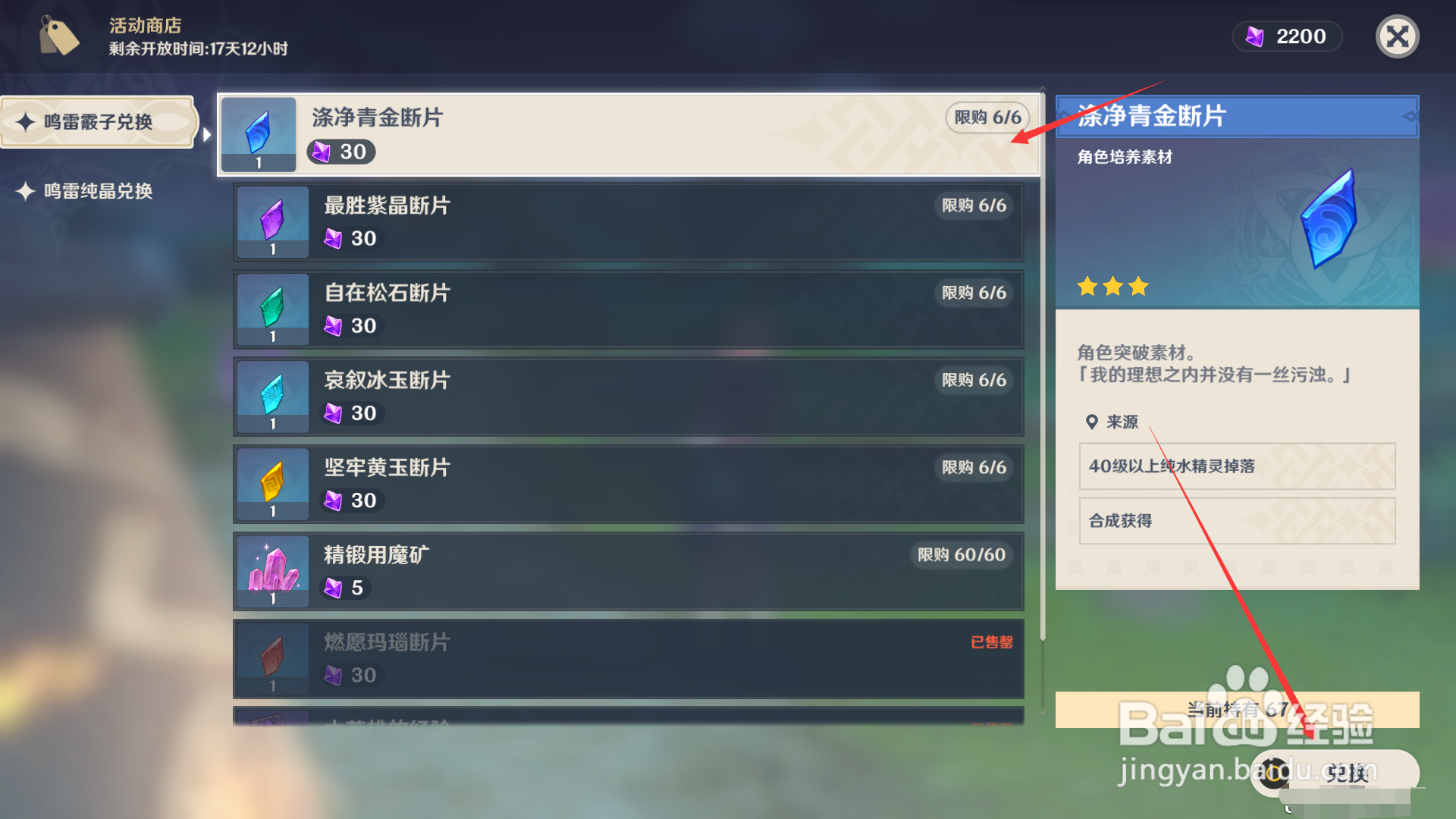Click the 精锻用魔矿 crystal ore icon
This screenshot has height=819, width=1456.
(x=271, y=571)
